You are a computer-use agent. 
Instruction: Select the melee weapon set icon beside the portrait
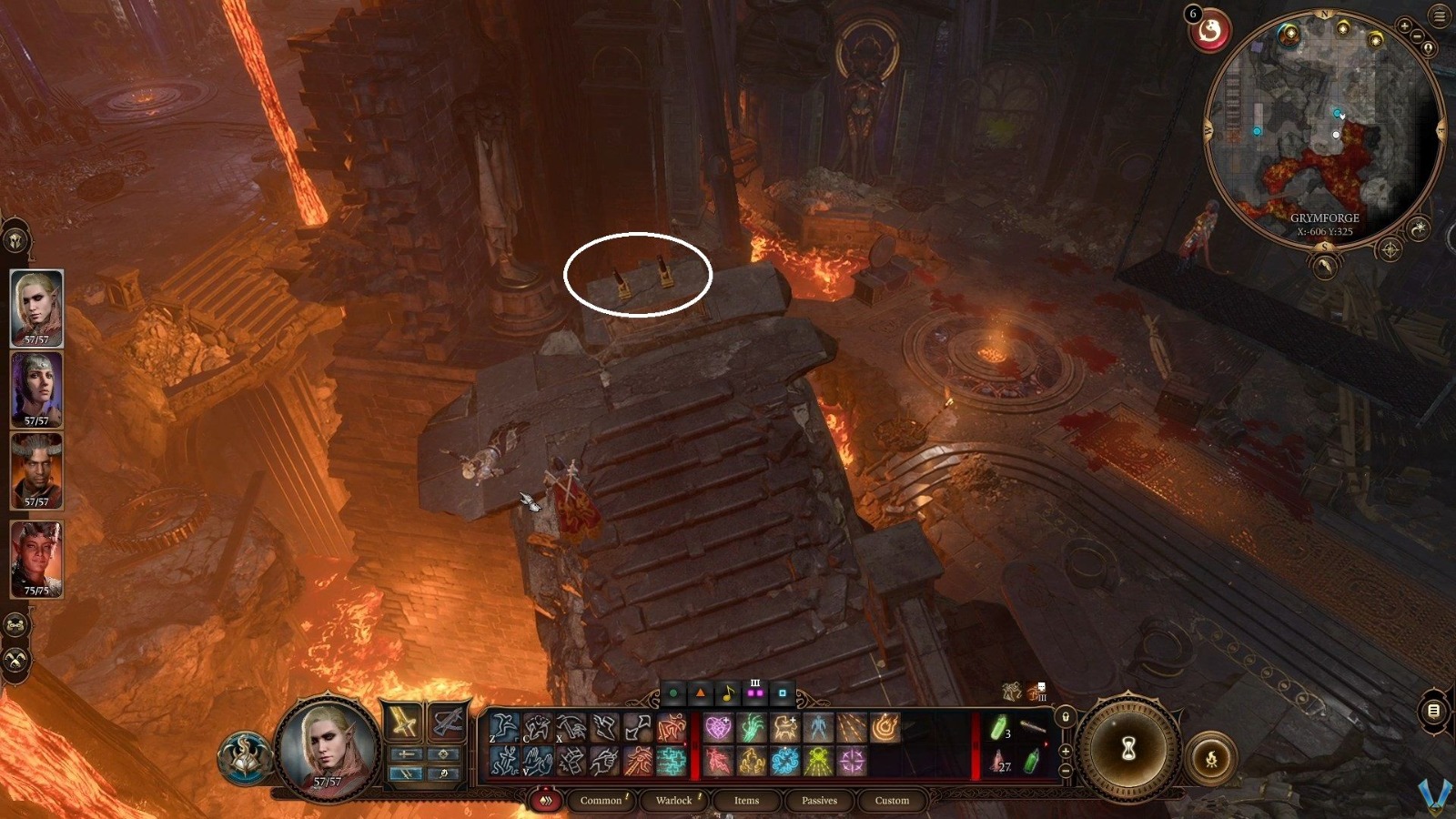pos(401,720)
